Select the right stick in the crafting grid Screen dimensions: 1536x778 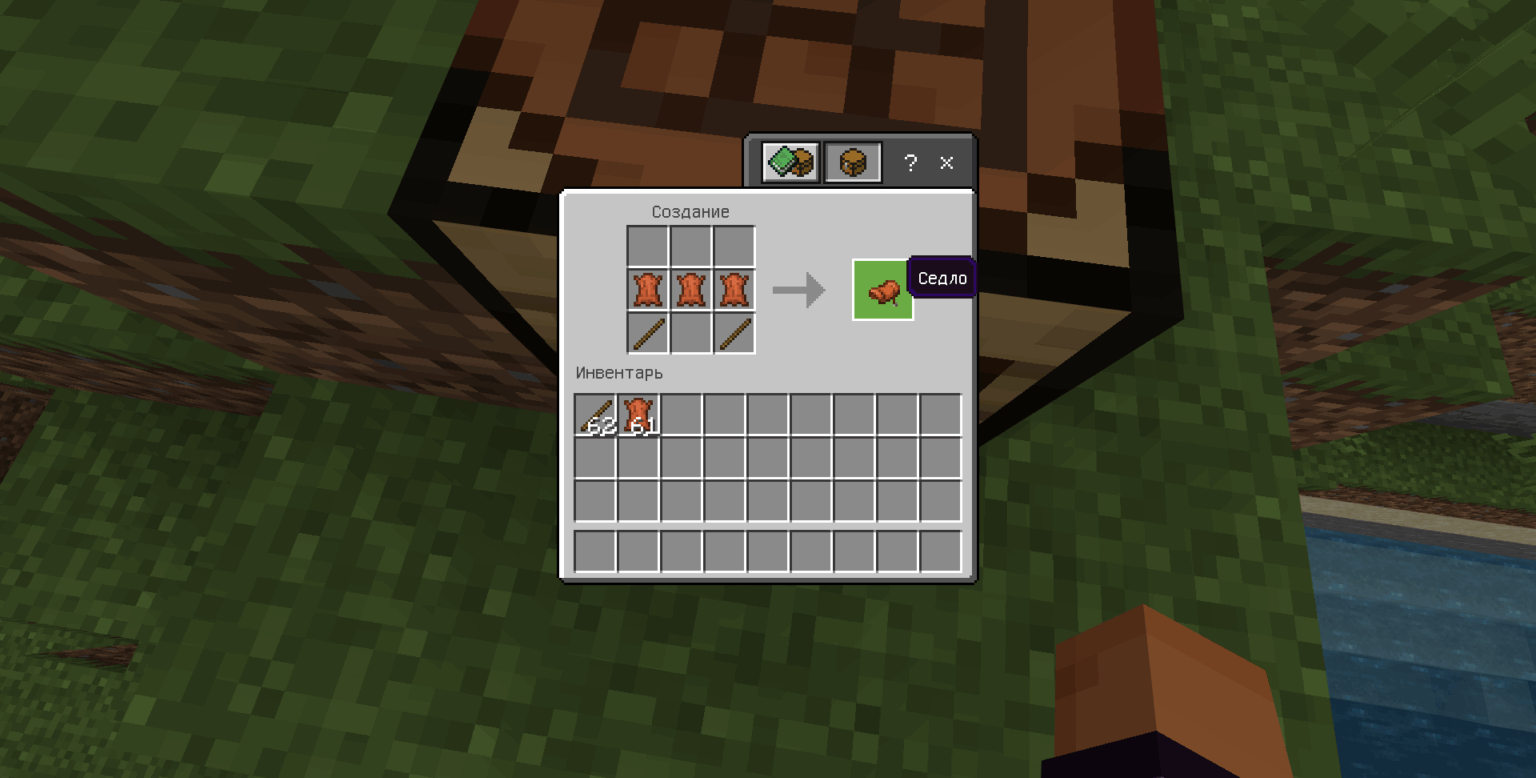(x=734, y=332)
